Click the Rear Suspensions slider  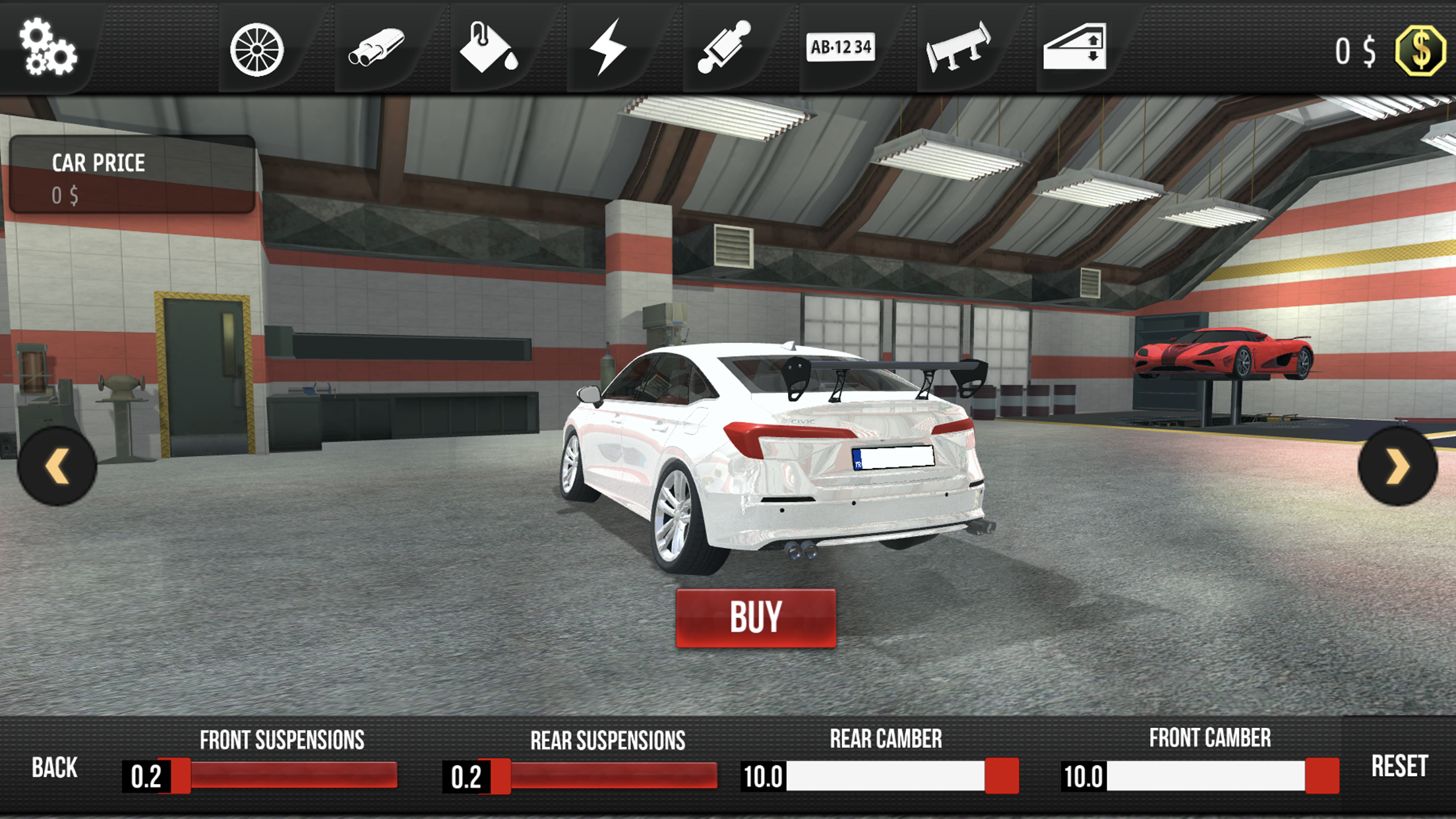coord(603,775)
